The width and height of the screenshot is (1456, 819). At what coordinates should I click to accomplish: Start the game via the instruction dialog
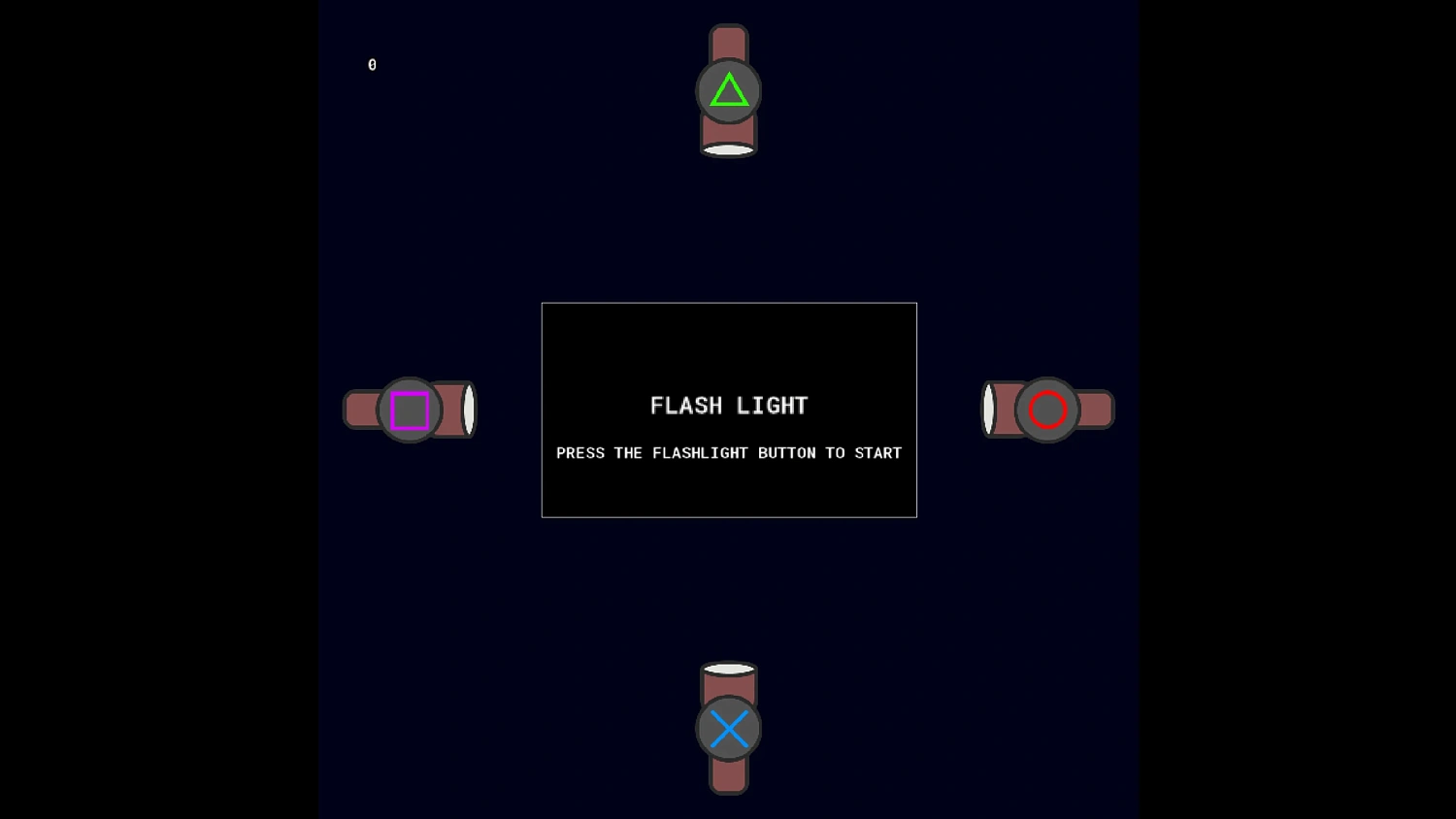click(x=729, y=452)
